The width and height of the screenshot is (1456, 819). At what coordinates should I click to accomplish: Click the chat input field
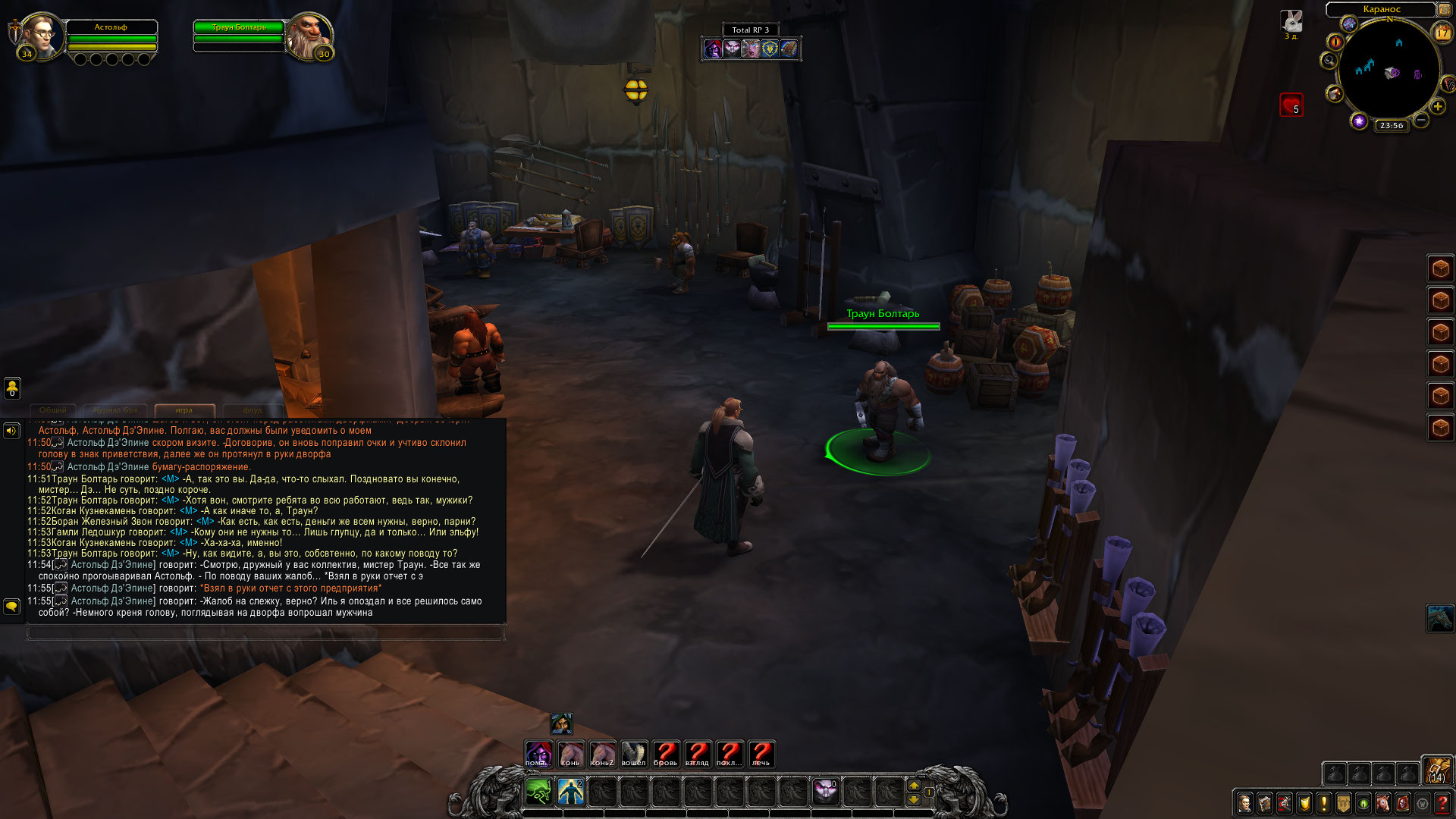click(265, 632)
